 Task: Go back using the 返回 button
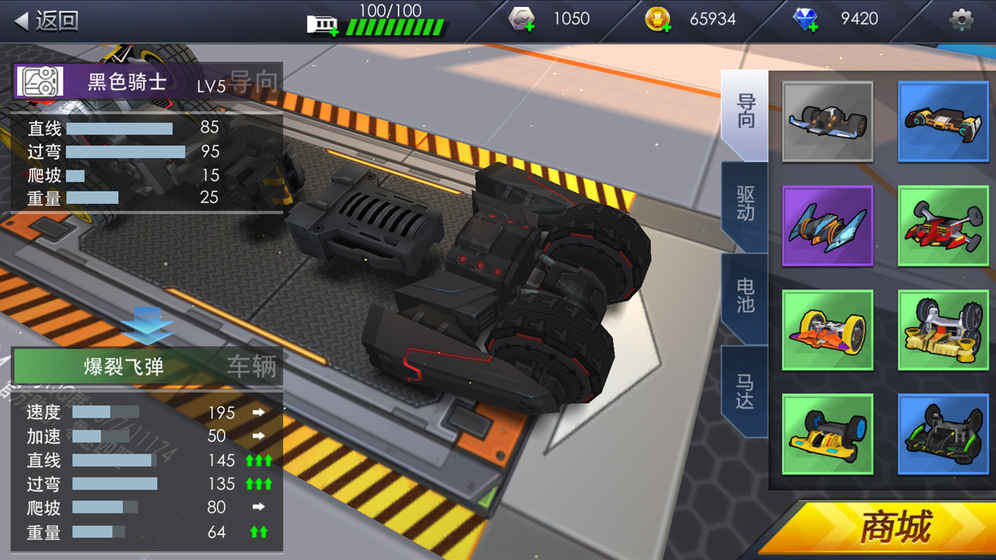(x=47, y=20)
